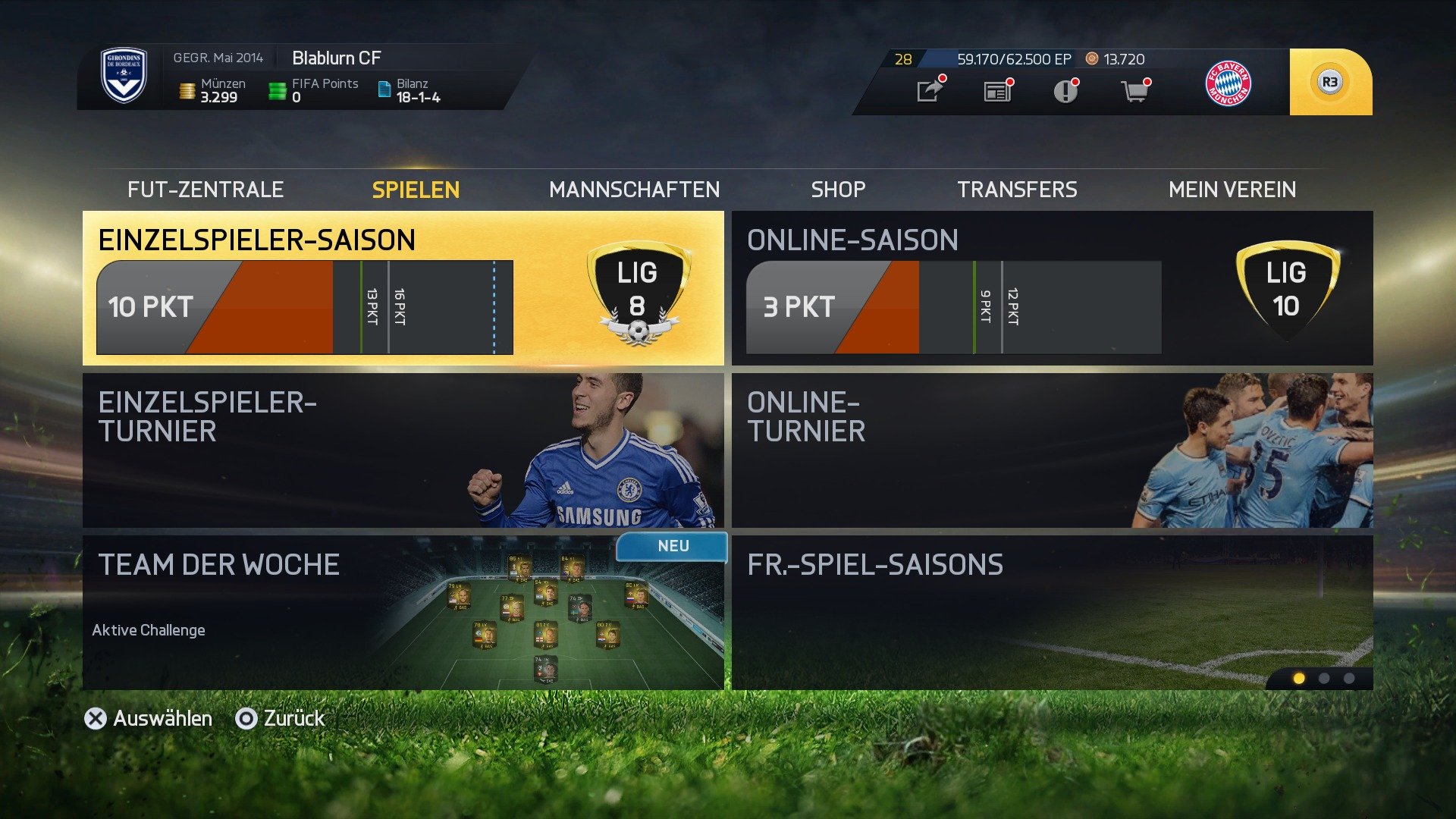Click the FC Bayern München club badge

pyautogui.click(x=1227, y=83)
